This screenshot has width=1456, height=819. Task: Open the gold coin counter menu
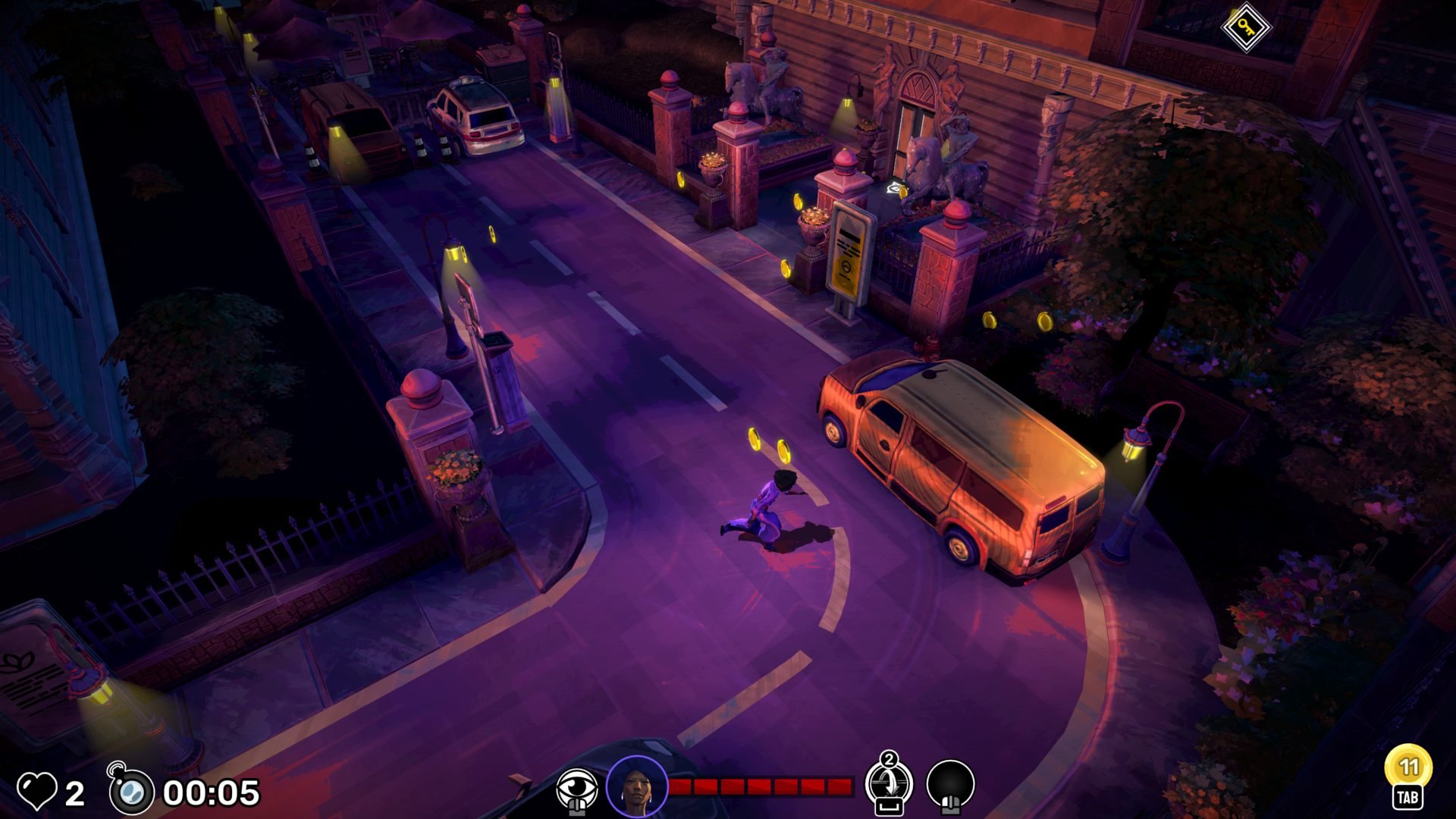1407,769
